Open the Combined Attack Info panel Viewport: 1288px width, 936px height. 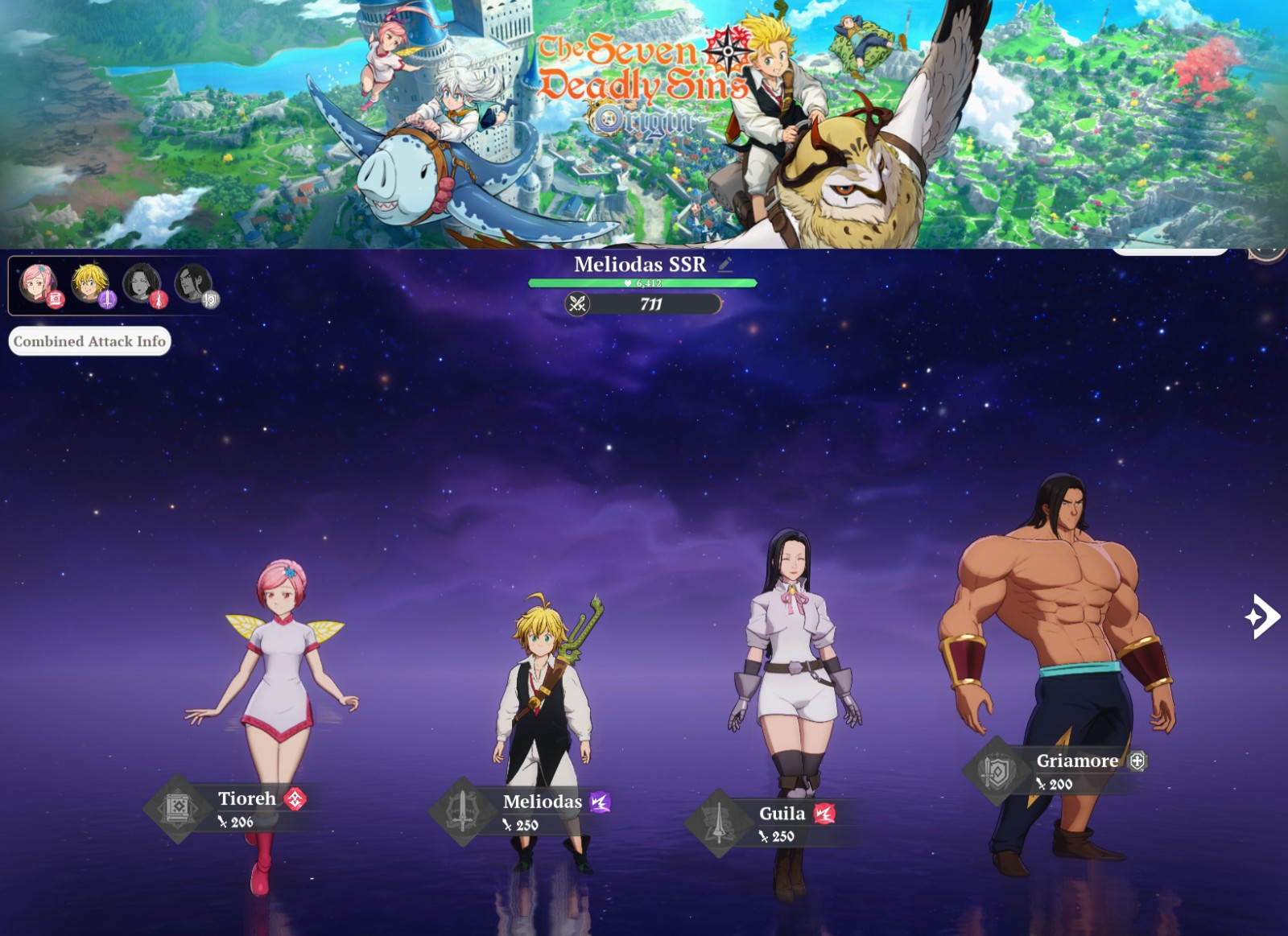(x=89, y=341)
